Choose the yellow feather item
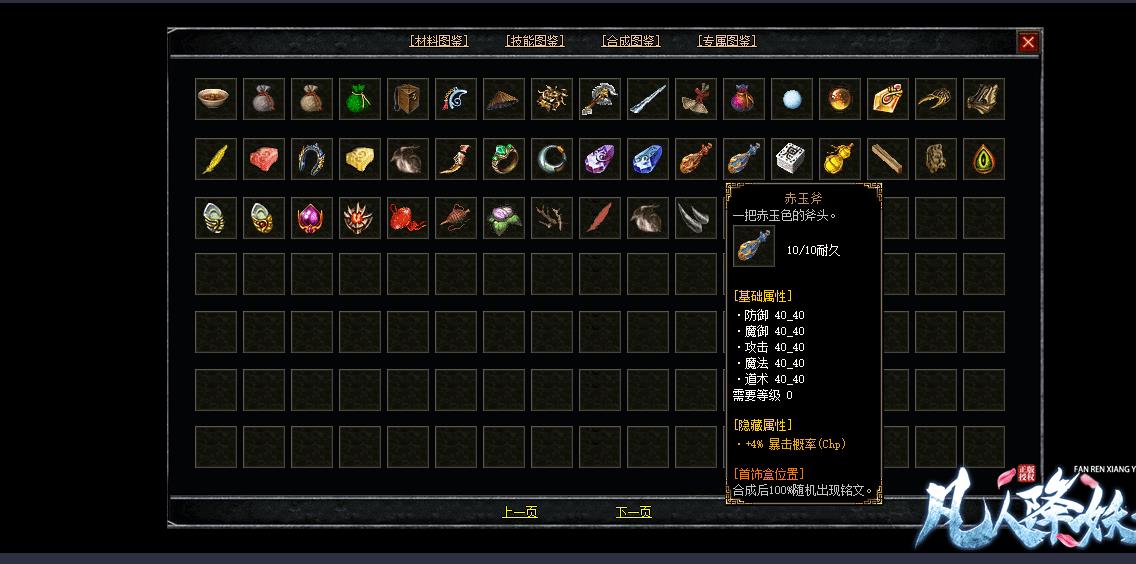1136x564 pixels. [216, 159]
